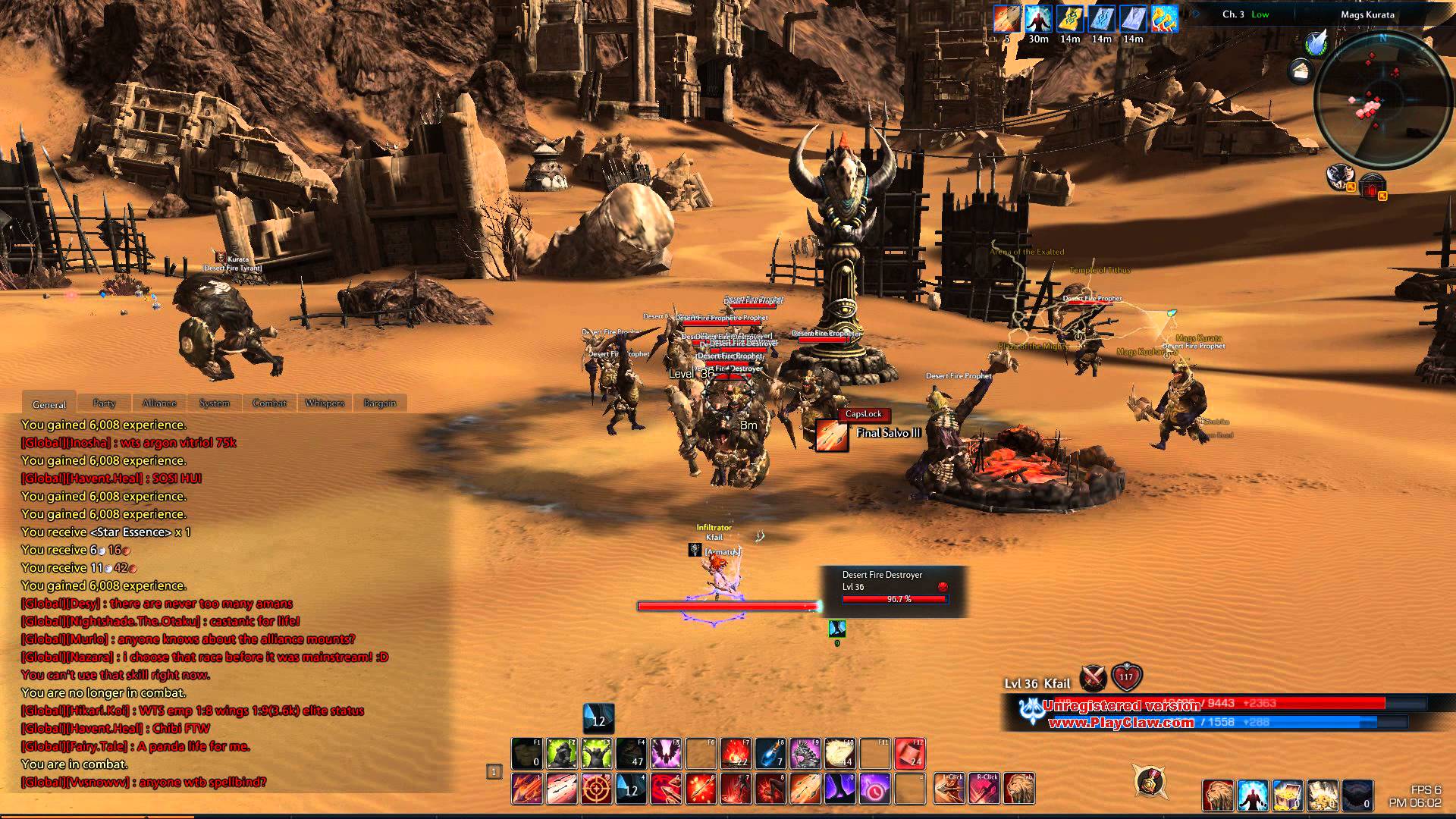Click the hotbar page number 1 button
The width and height of the screenshot is (1456, 819).
pos(494,772)
